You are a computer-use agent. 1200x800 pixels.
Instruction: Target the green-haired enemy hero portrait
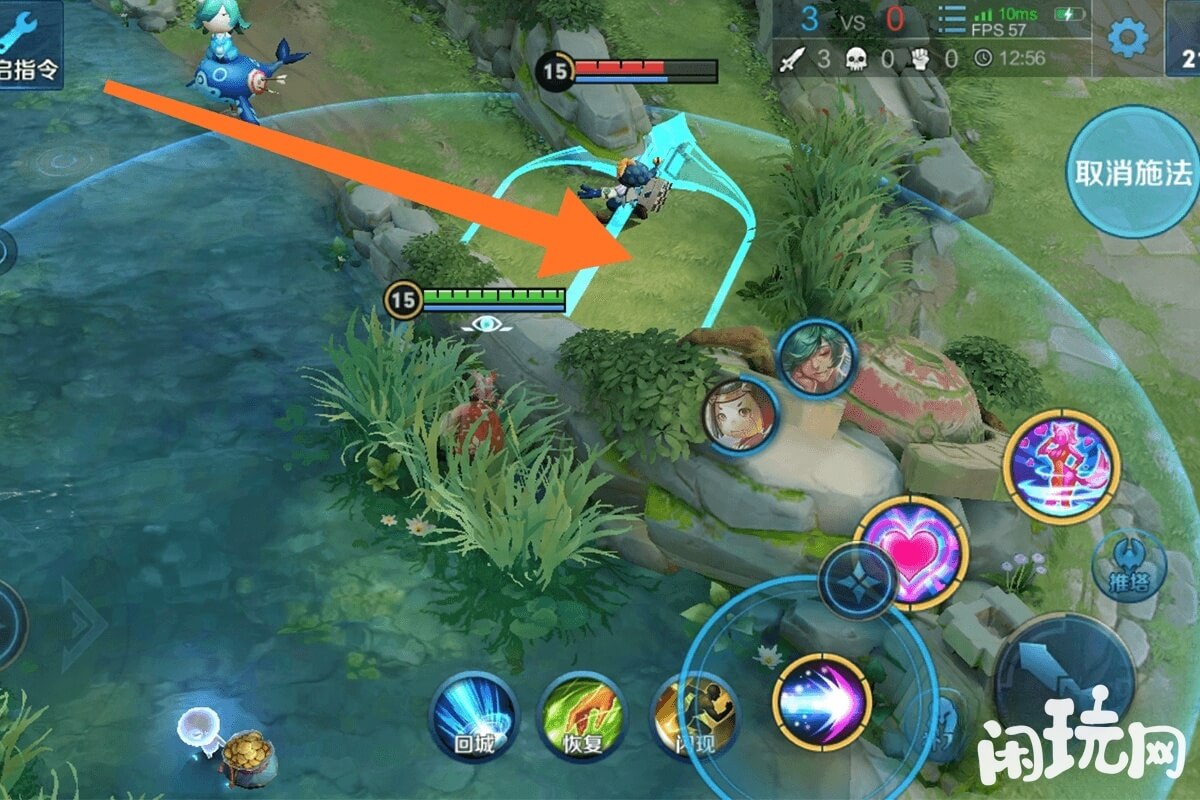[x=816, y=358]
